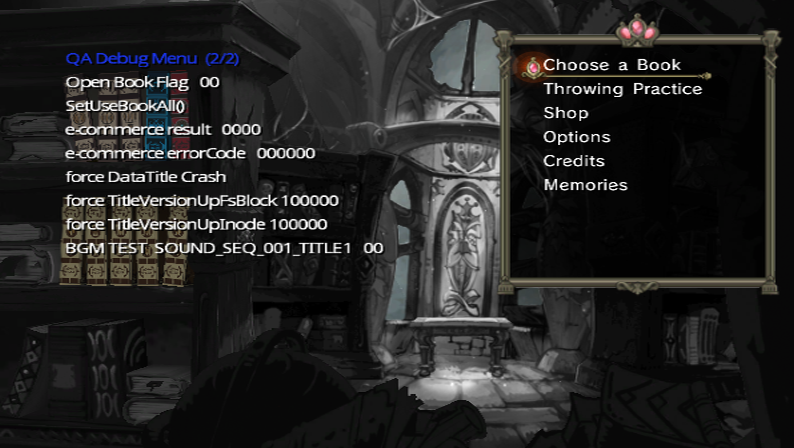The width and height of the screenshot is (794, 448).
Task: Open the Shop
Action: (566, 113)
